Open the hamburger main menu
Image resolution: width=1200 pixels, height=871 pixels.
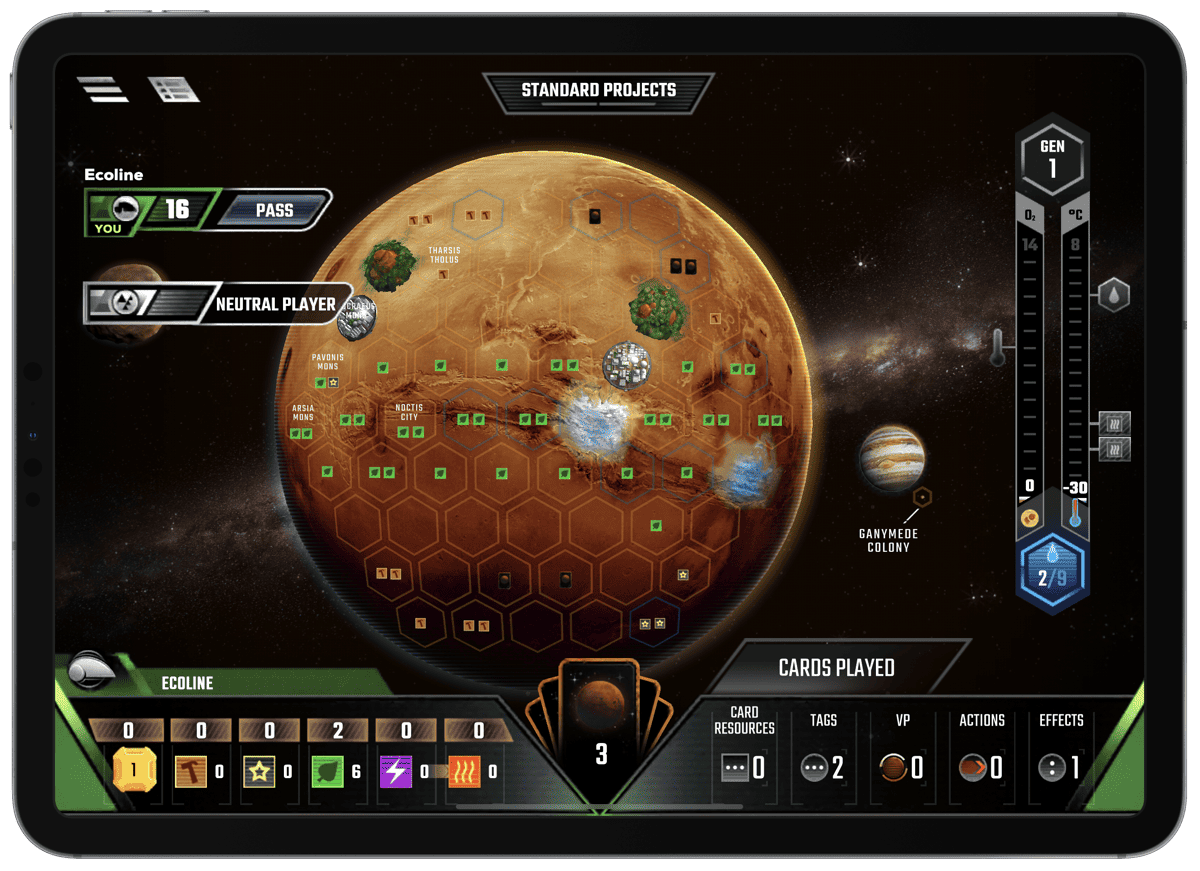point(103,90)
